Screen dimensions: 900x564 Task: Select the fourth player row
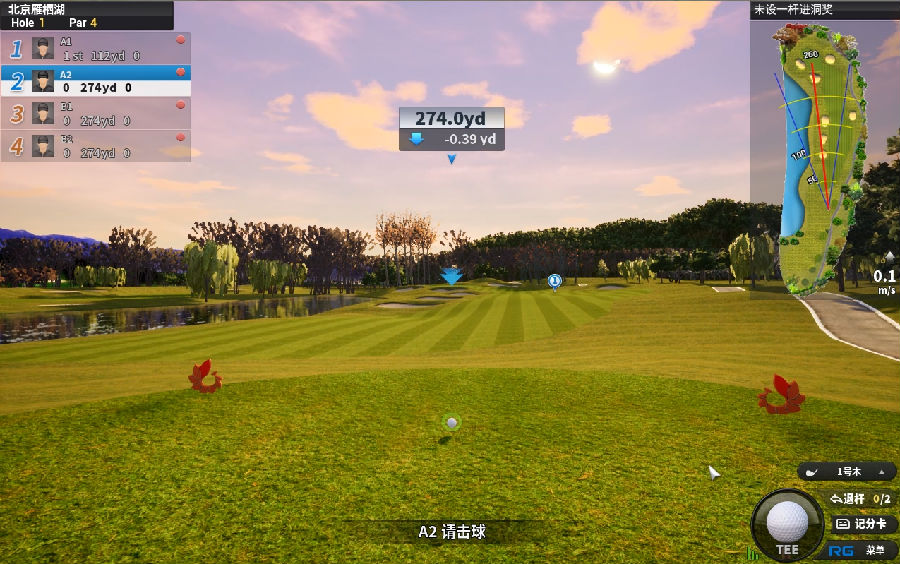[x=96, y=146]
